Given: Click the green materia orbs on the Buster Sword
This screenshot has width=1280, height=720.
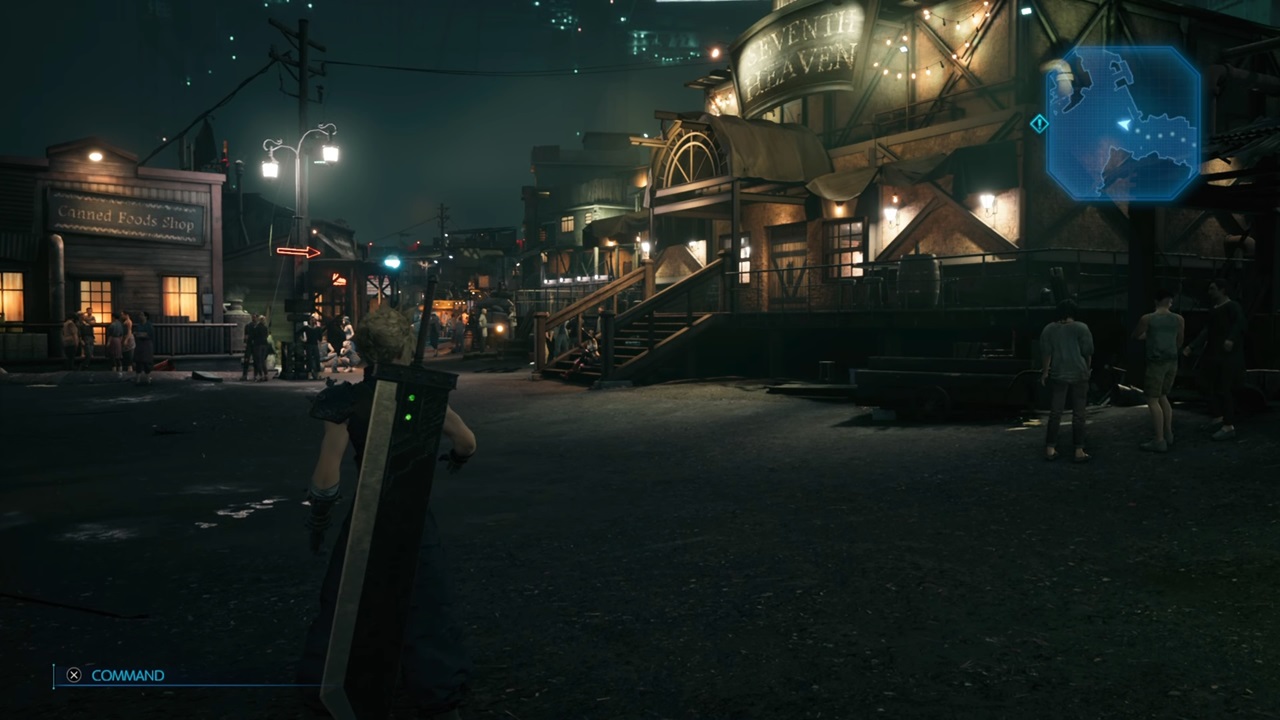Looking at the screenshot, I should [412, 407].
